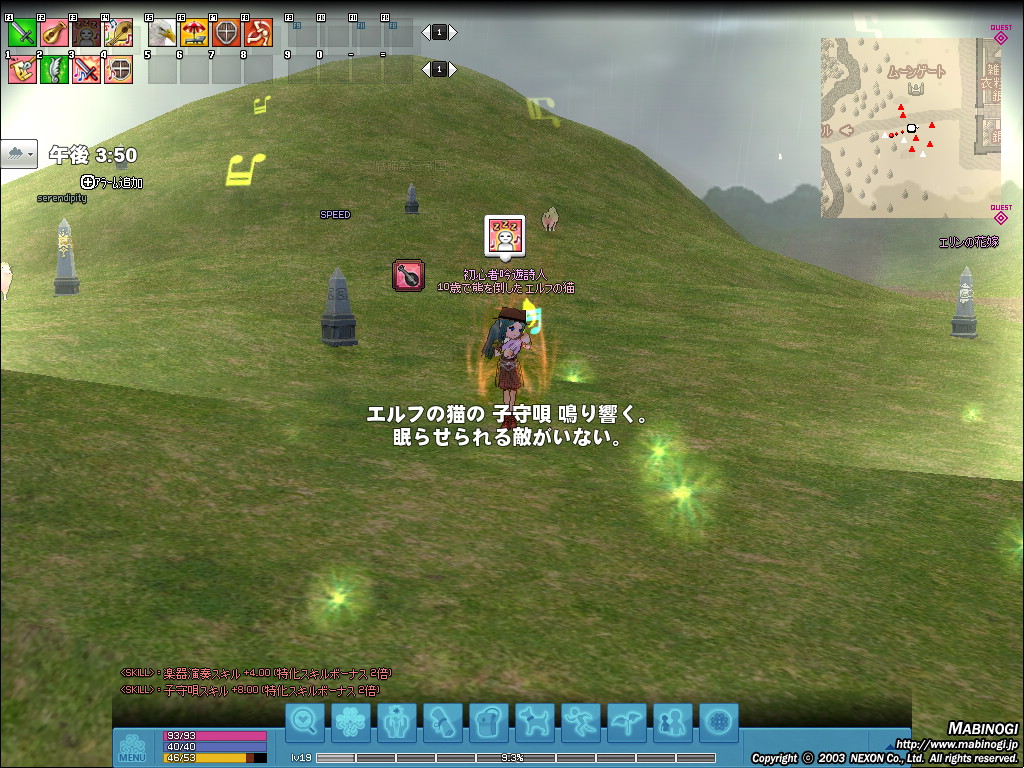Use the F3 sleeping figure lullaby skill
Viewport: 1024px width, 768px height.
click(86, 33)
